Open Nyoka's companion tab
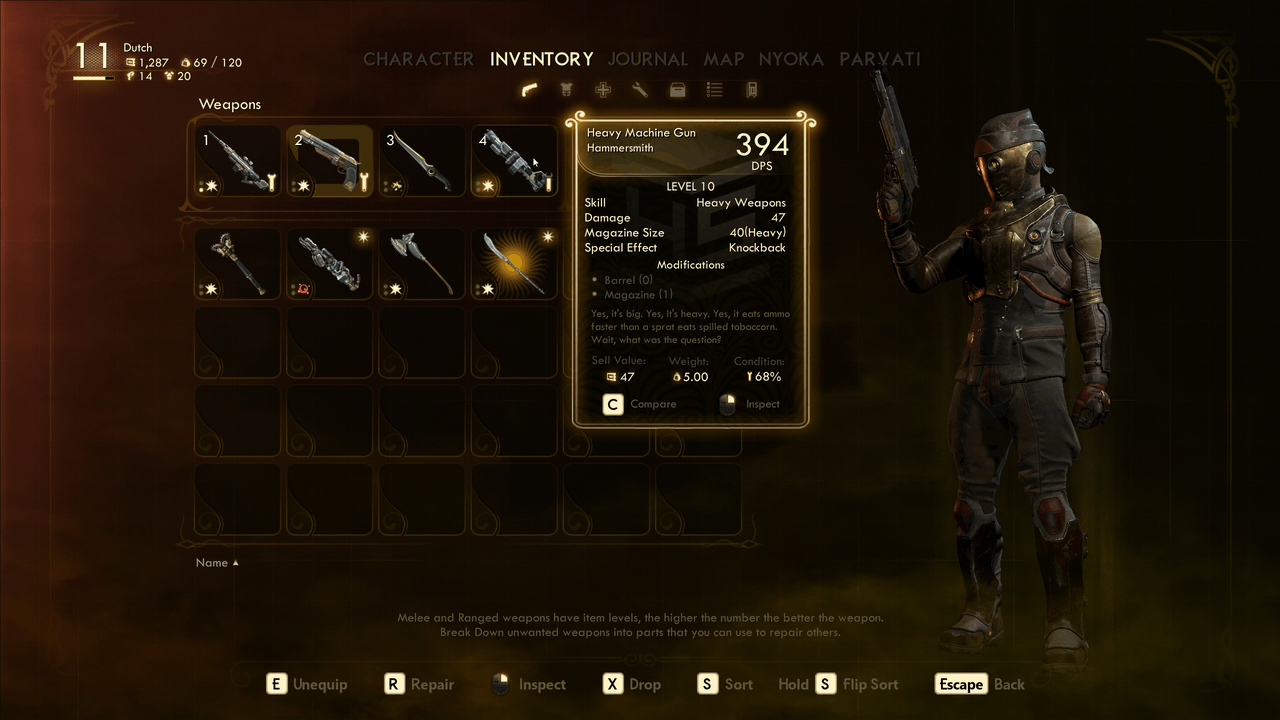 point(790,59)
